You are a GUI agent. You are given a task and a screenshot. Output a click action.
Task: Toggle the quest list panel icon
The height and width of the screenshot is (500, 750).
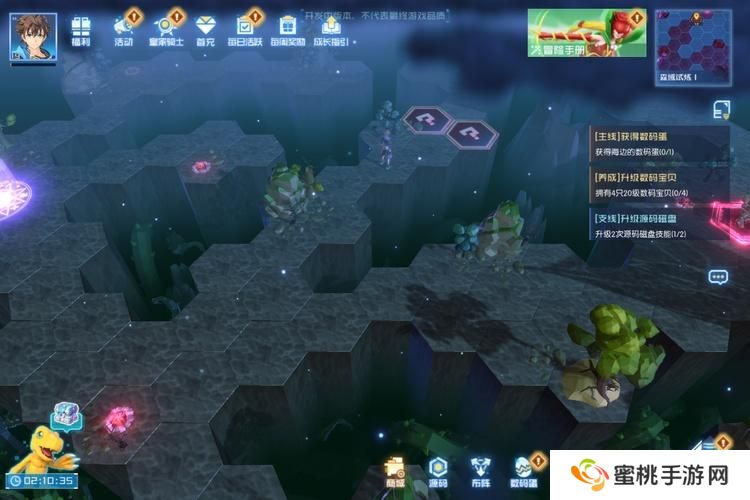point(721,109)
